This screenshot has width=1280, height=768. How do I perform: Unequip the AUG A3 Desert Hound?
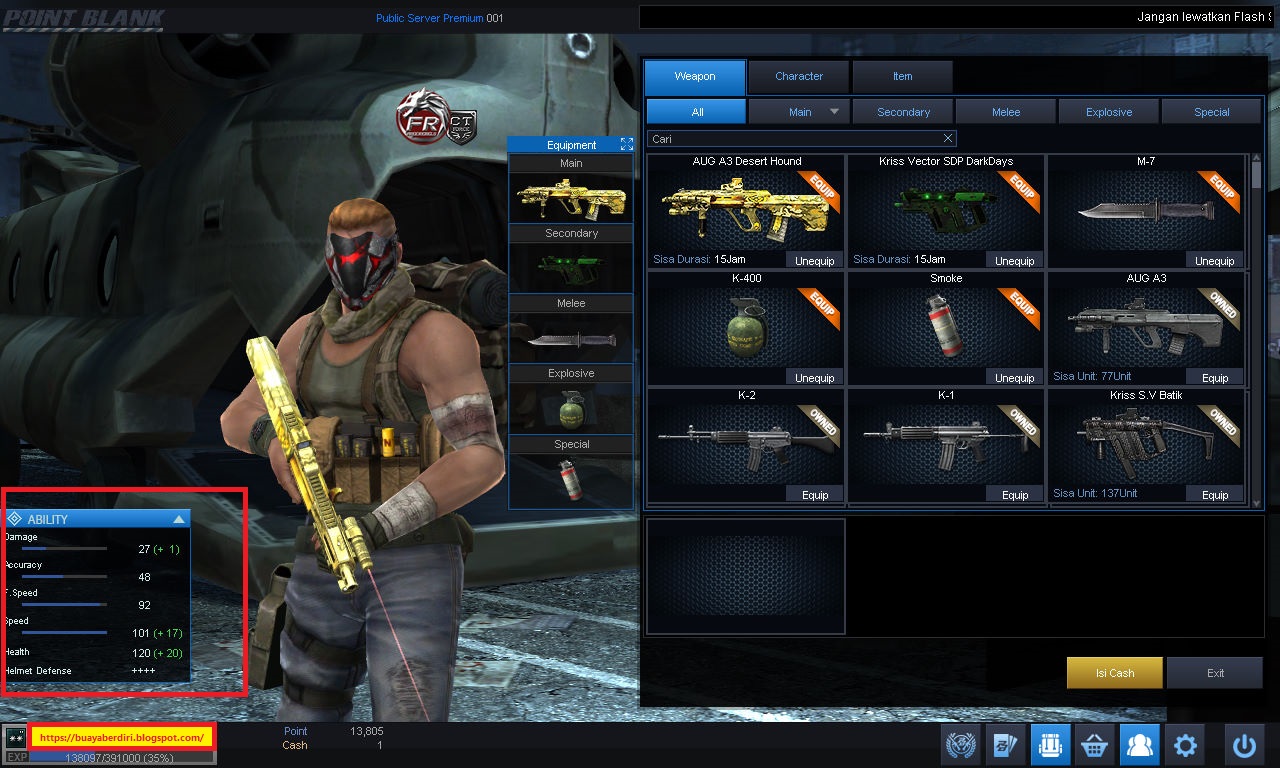[815, 260]
